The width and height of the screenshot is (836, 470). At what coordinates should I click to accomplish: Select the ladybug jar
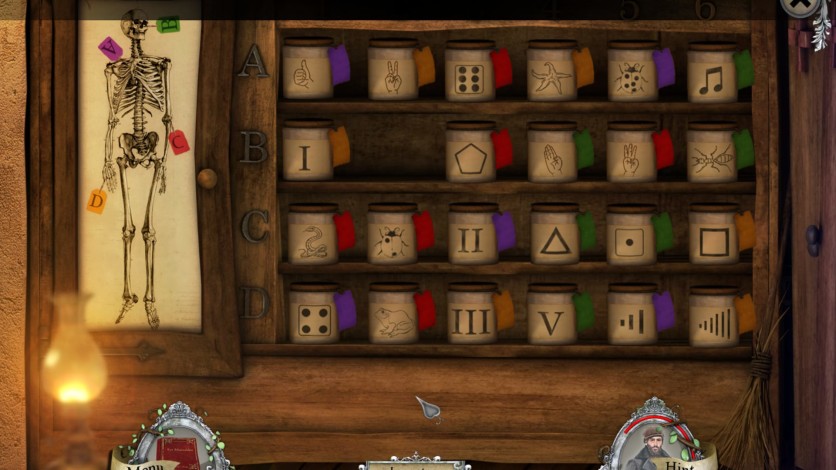[631, 74]
